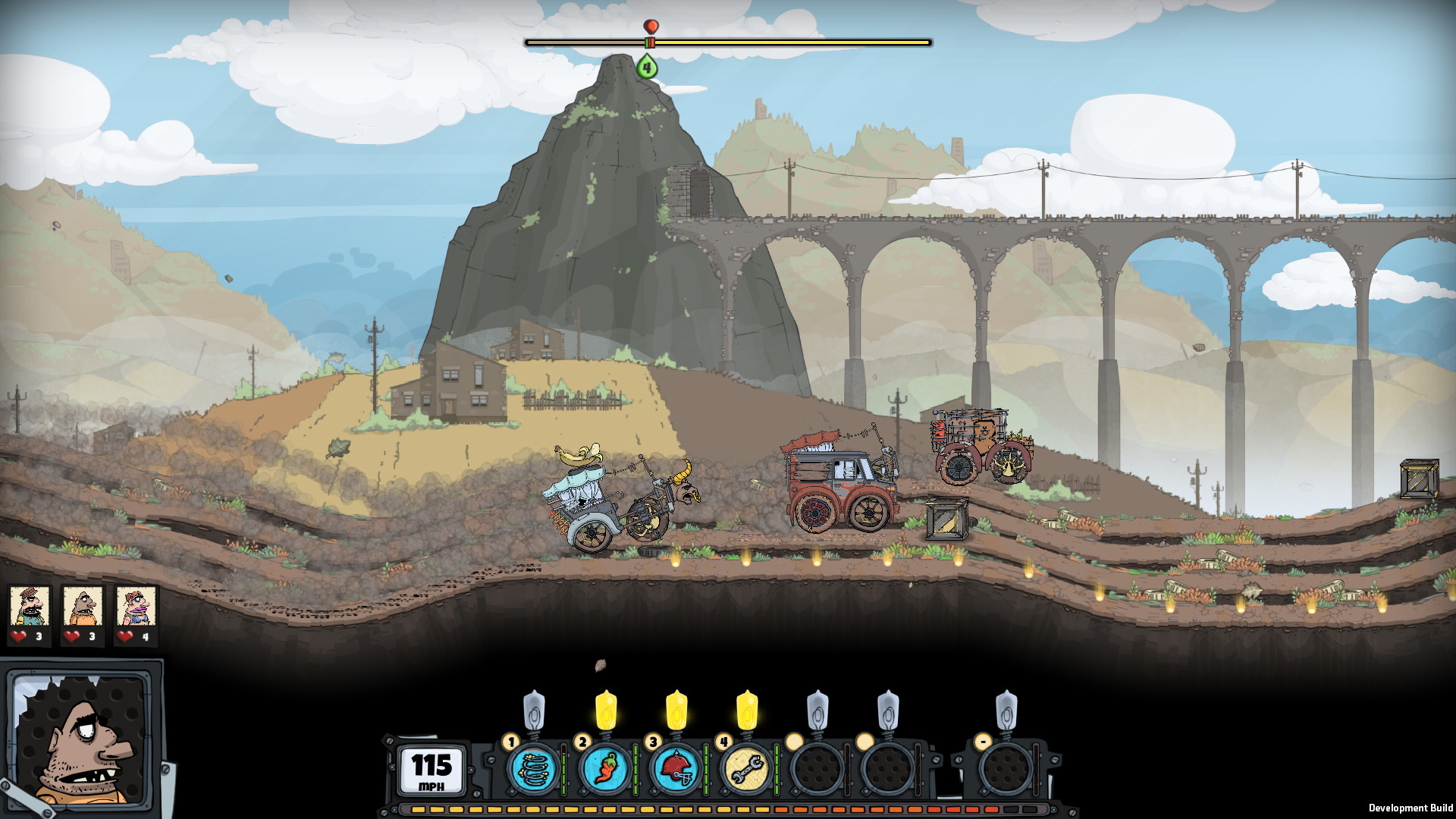Select the bald orange-shirt crew member portrait

click(83, 607)
